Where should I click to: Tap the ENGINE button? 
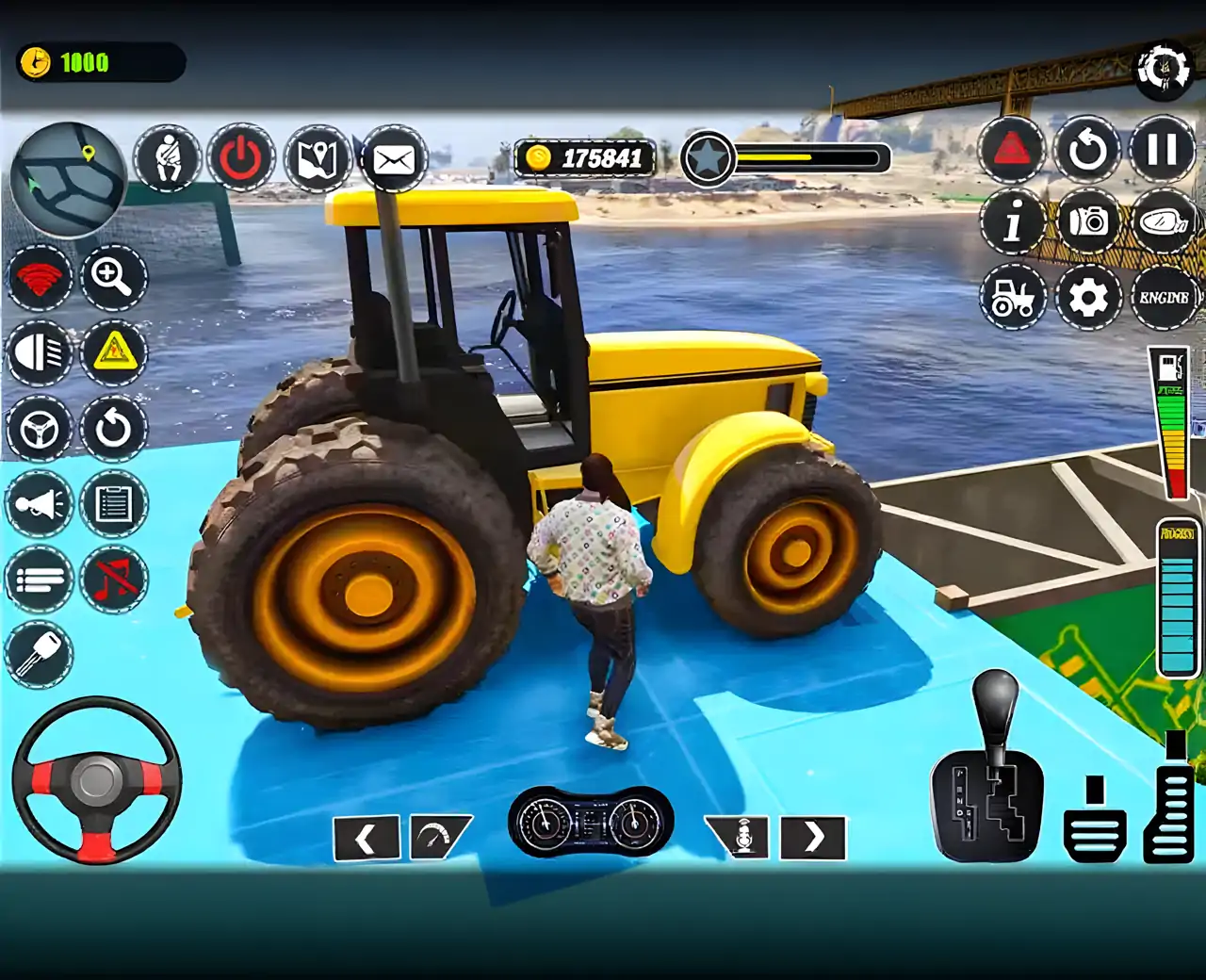click(x=1164, y=298)
